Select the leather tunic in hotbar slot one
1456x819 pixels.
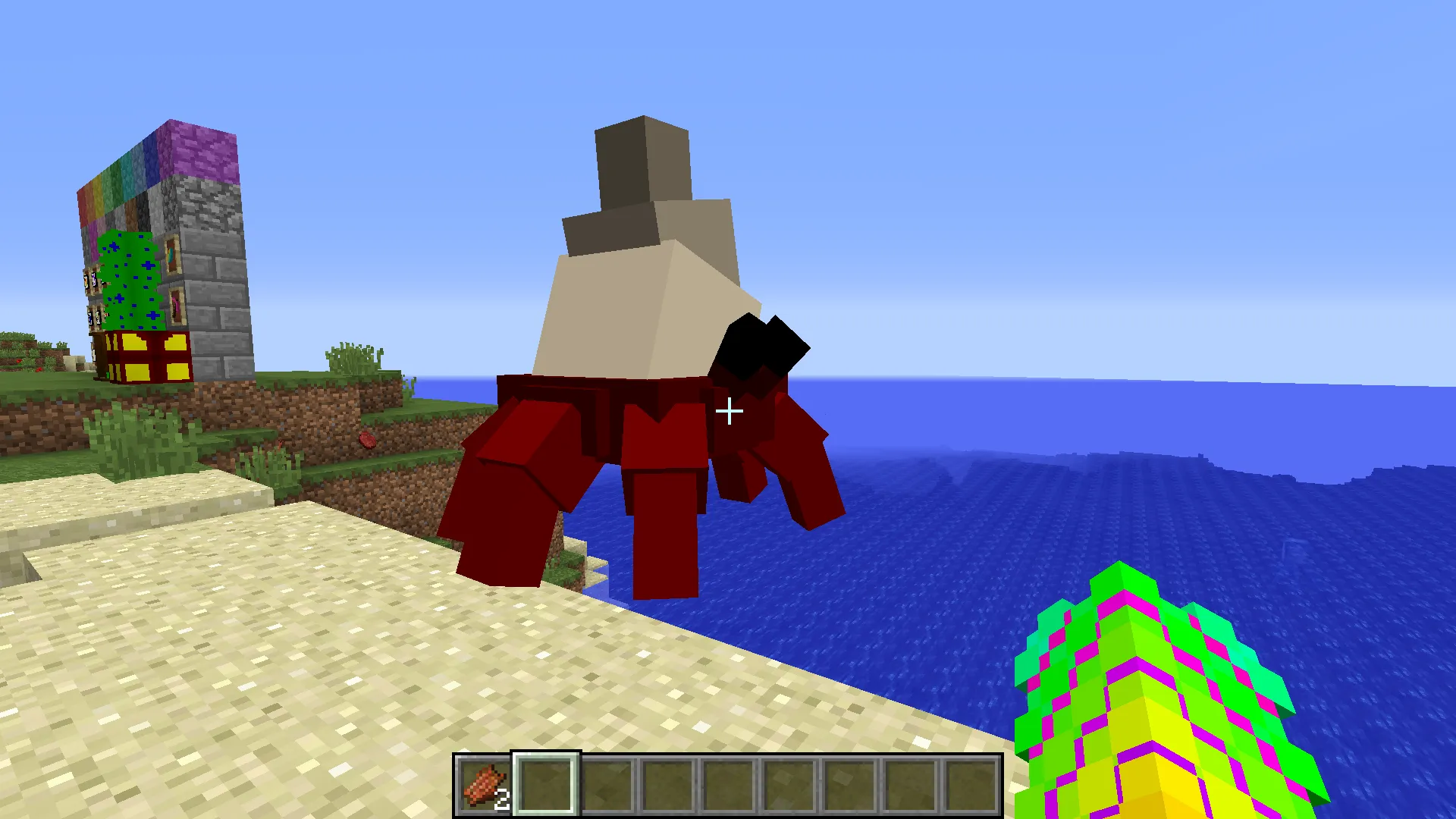[482, 785]
